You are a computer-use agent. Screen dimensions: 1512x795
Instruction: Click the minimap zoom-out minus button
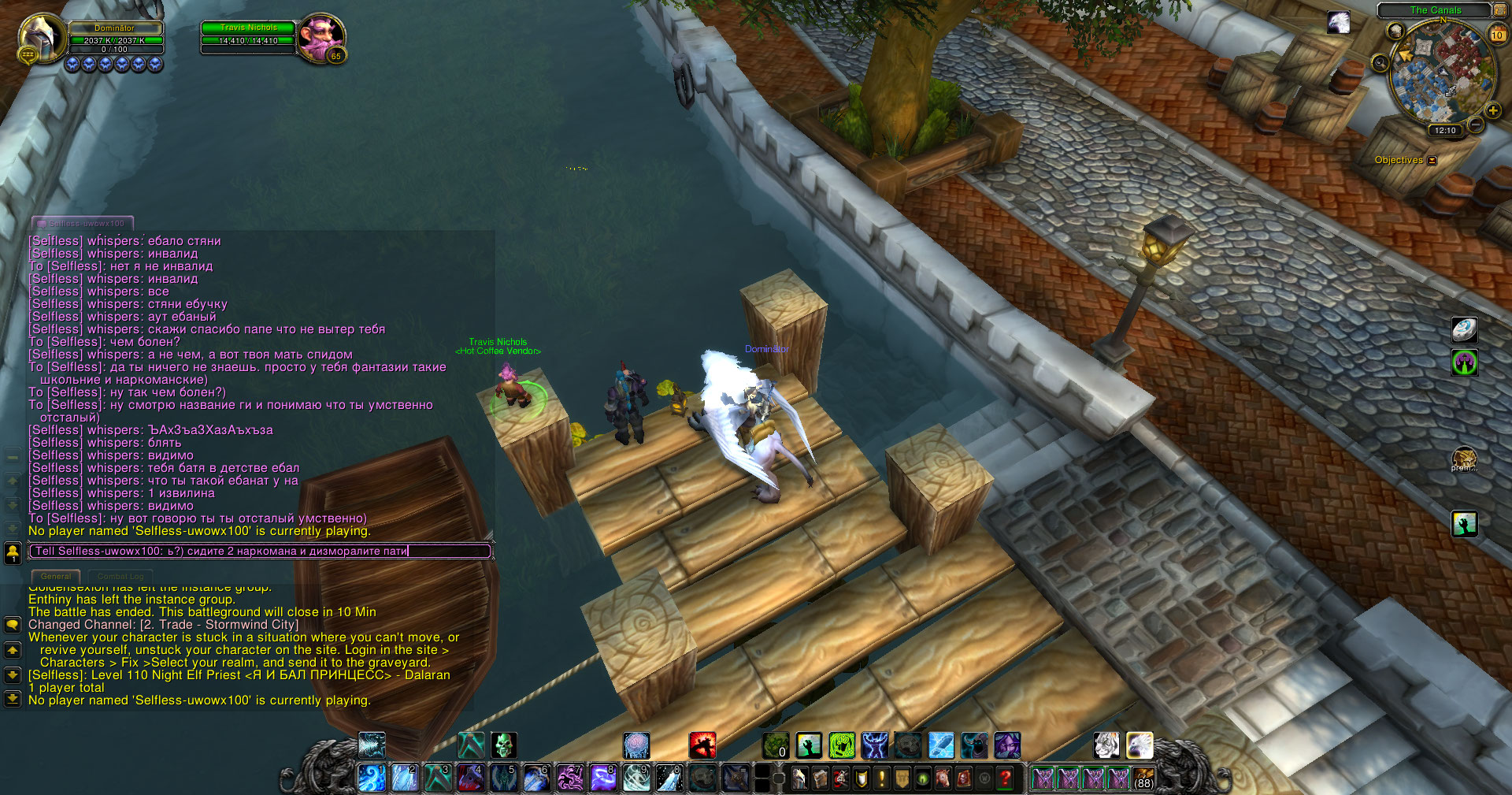click(1476, 125)
